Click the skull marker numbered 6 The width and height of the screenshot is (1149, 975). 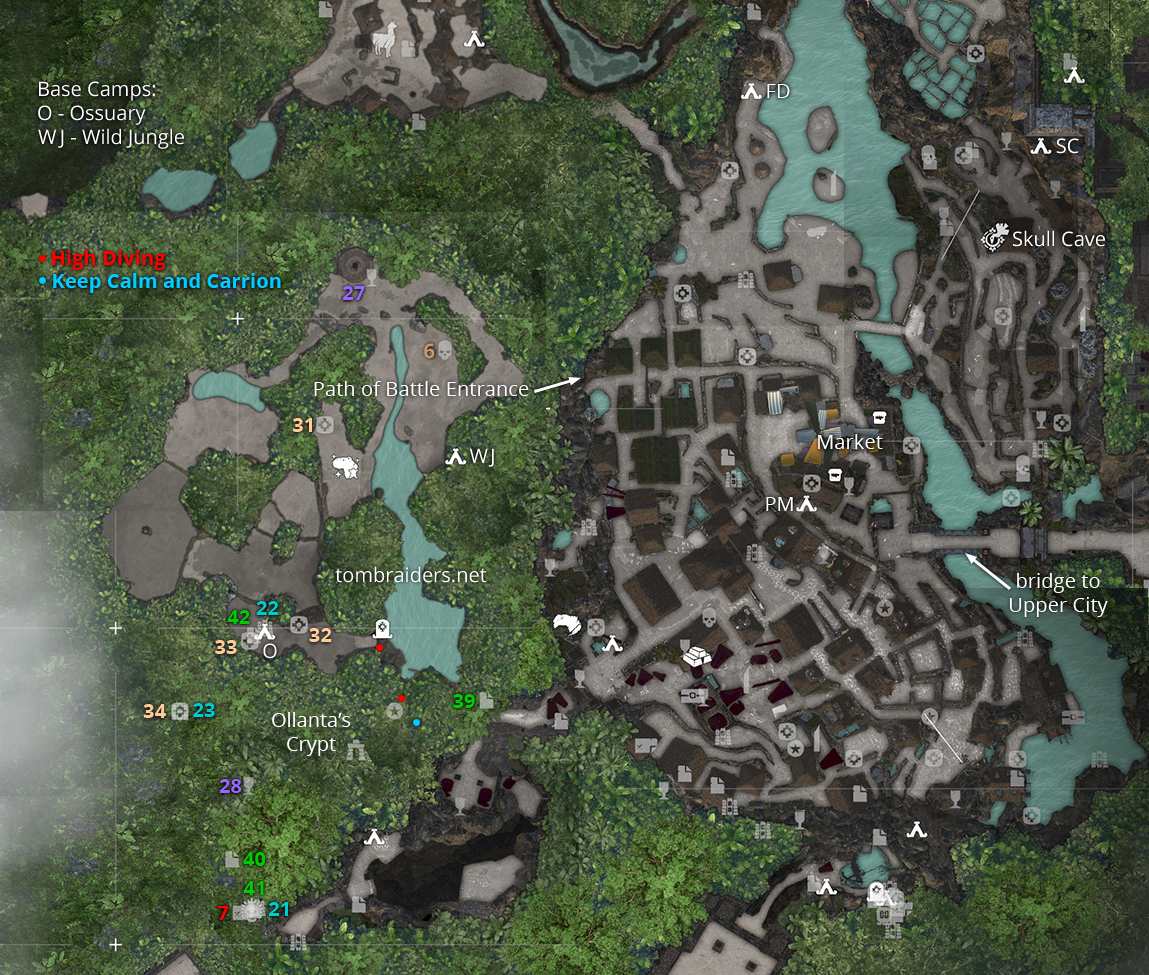[445, 351]
